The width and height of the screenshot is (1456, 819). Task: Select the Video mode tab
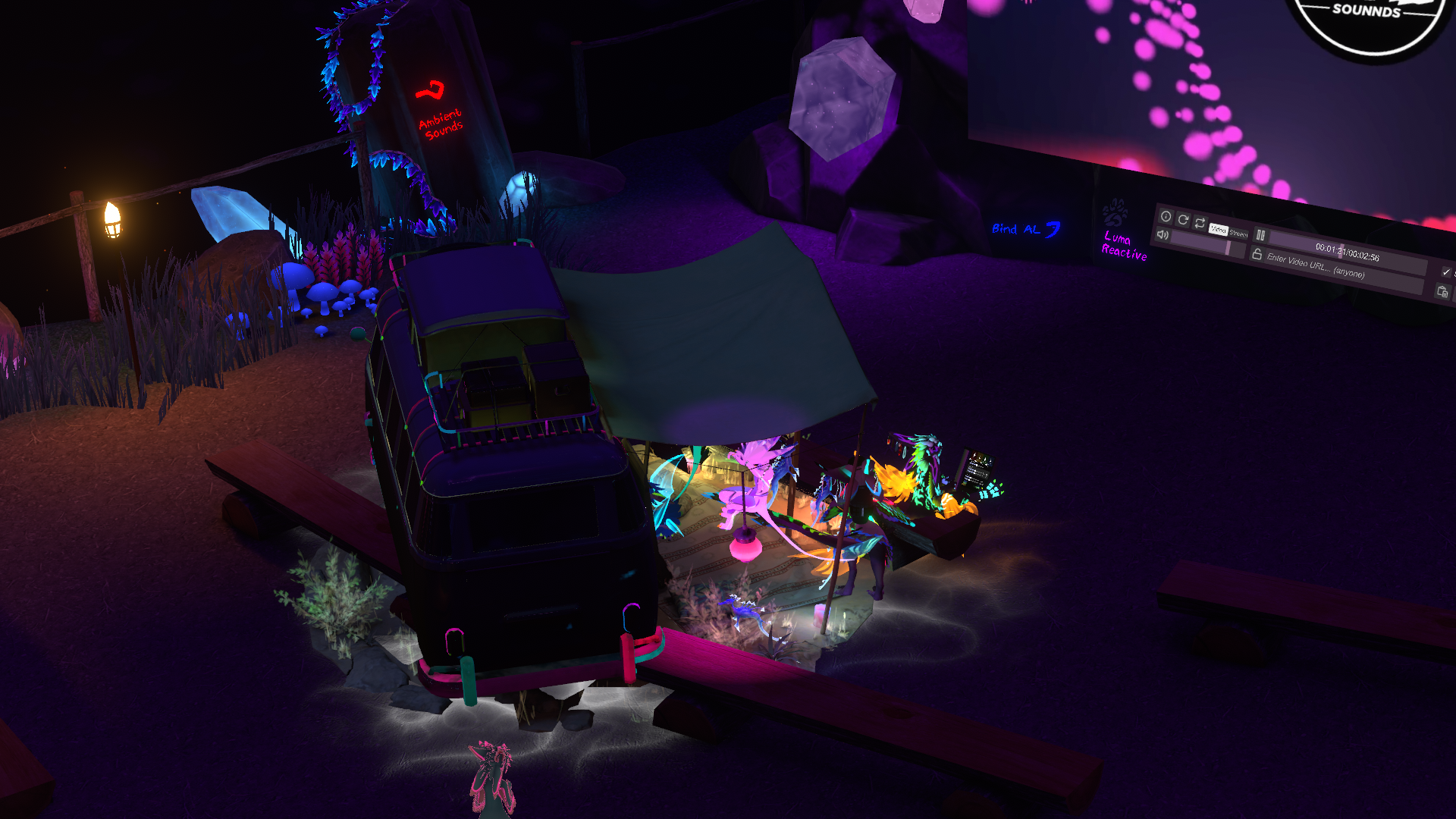1218,229
